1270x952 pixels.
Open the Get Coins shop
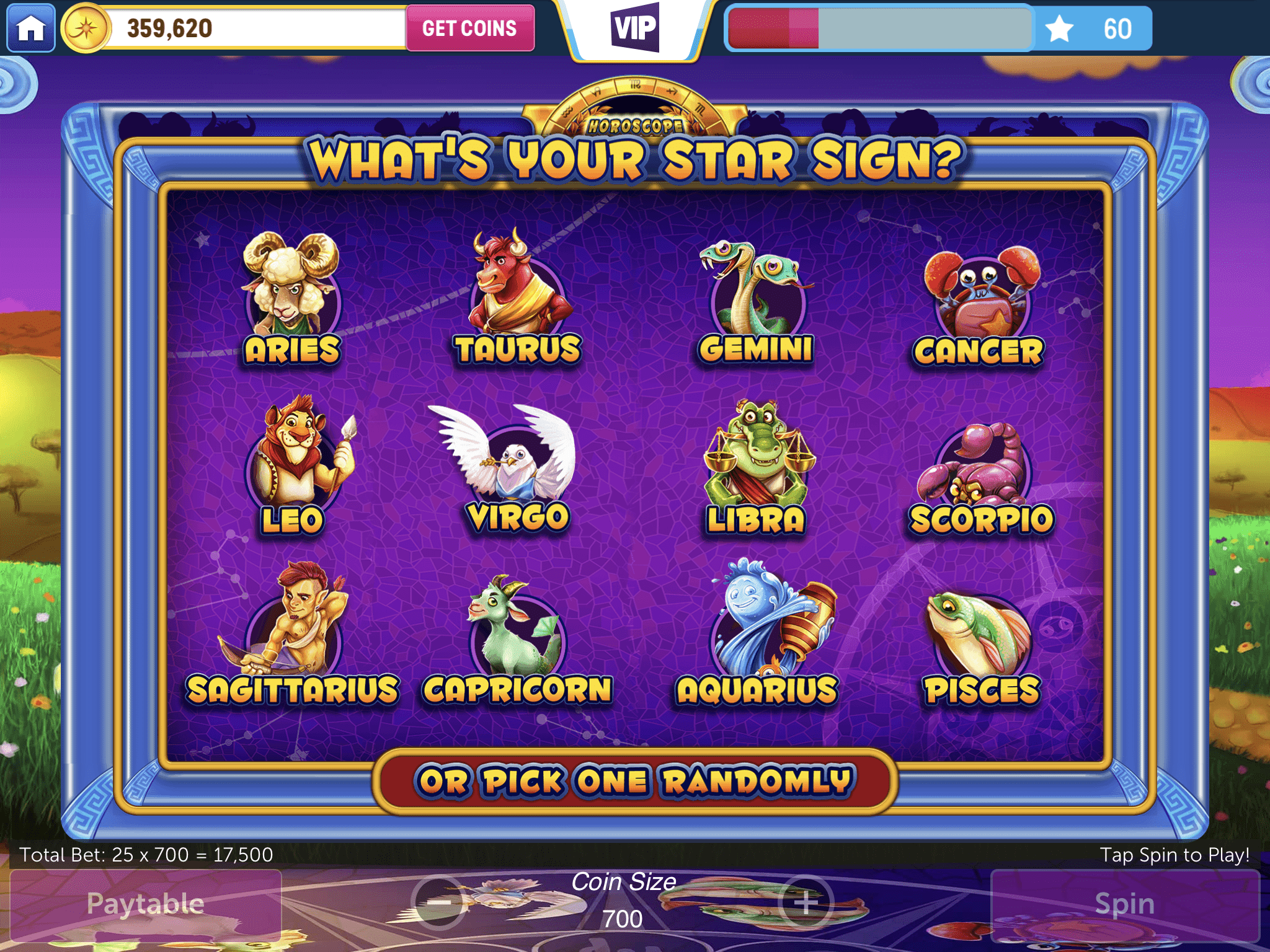pos(469,28)
